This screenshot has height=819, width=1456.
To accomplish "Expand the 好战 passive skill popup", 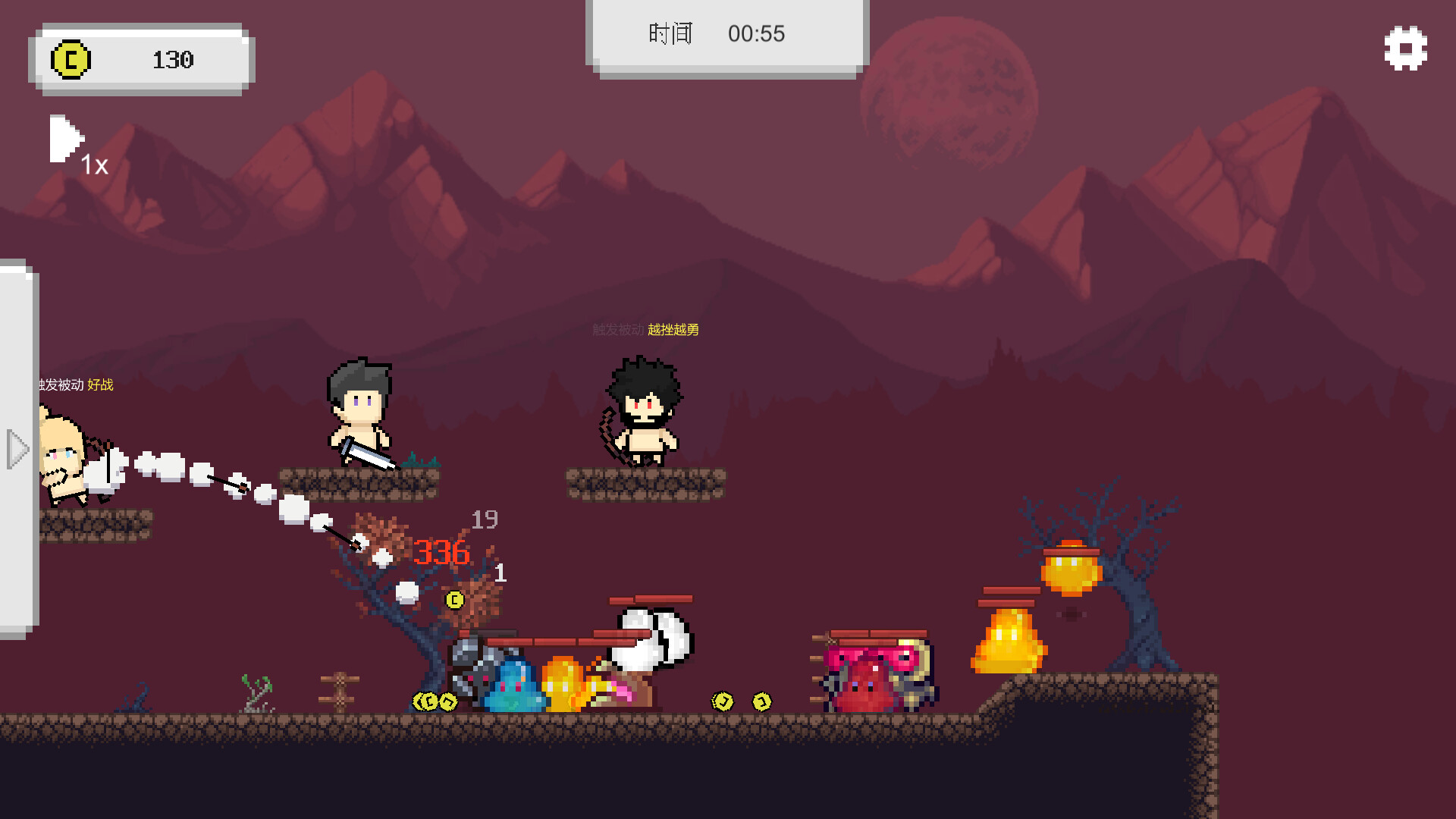I will point(99,385).
